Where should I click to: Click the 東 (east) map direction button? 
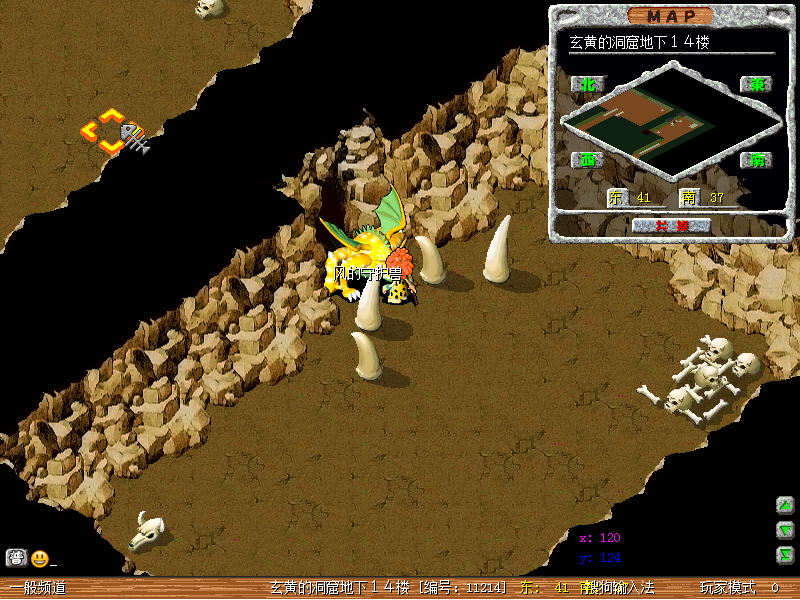coord(756,84)
